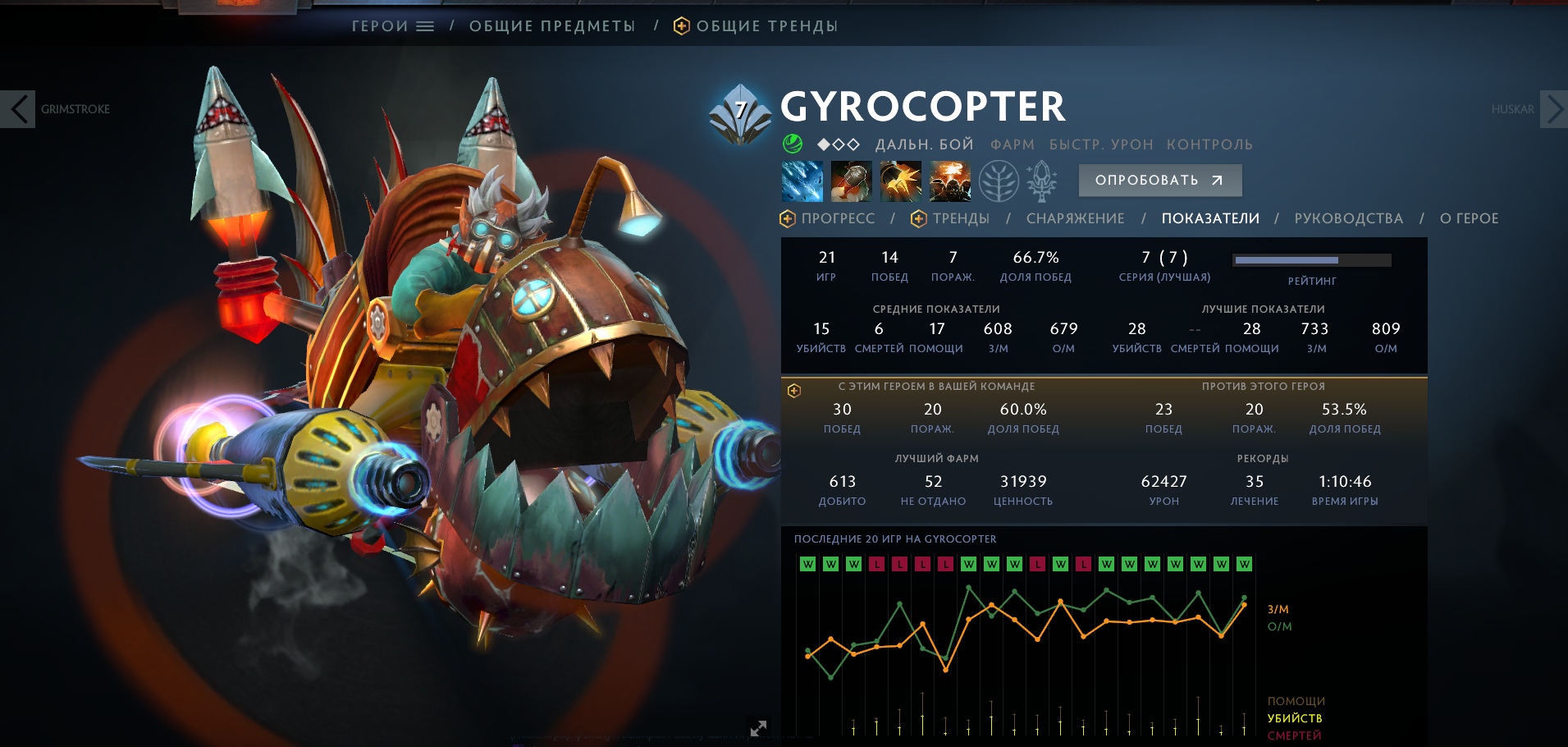Select the Показатели tab
Screen dimensions: 1568x747
tap(1210, 218)
